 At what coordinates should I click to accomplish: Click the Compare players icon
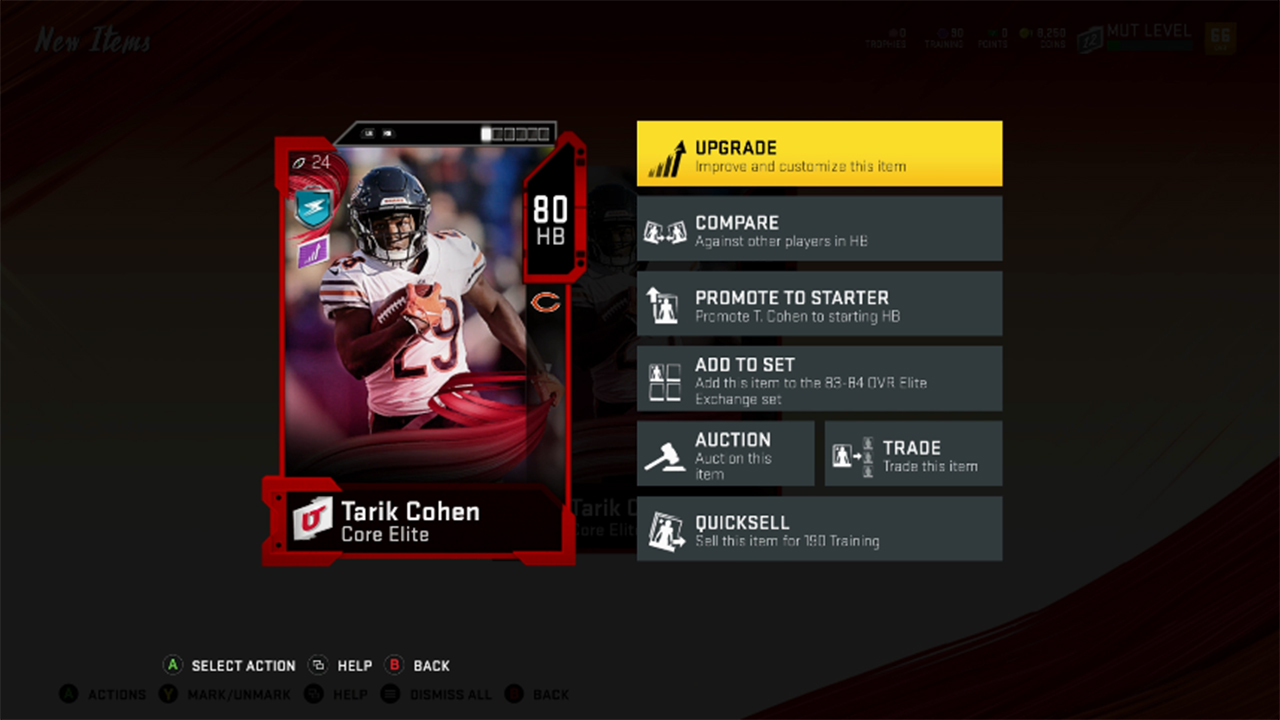tap(665, 229)
